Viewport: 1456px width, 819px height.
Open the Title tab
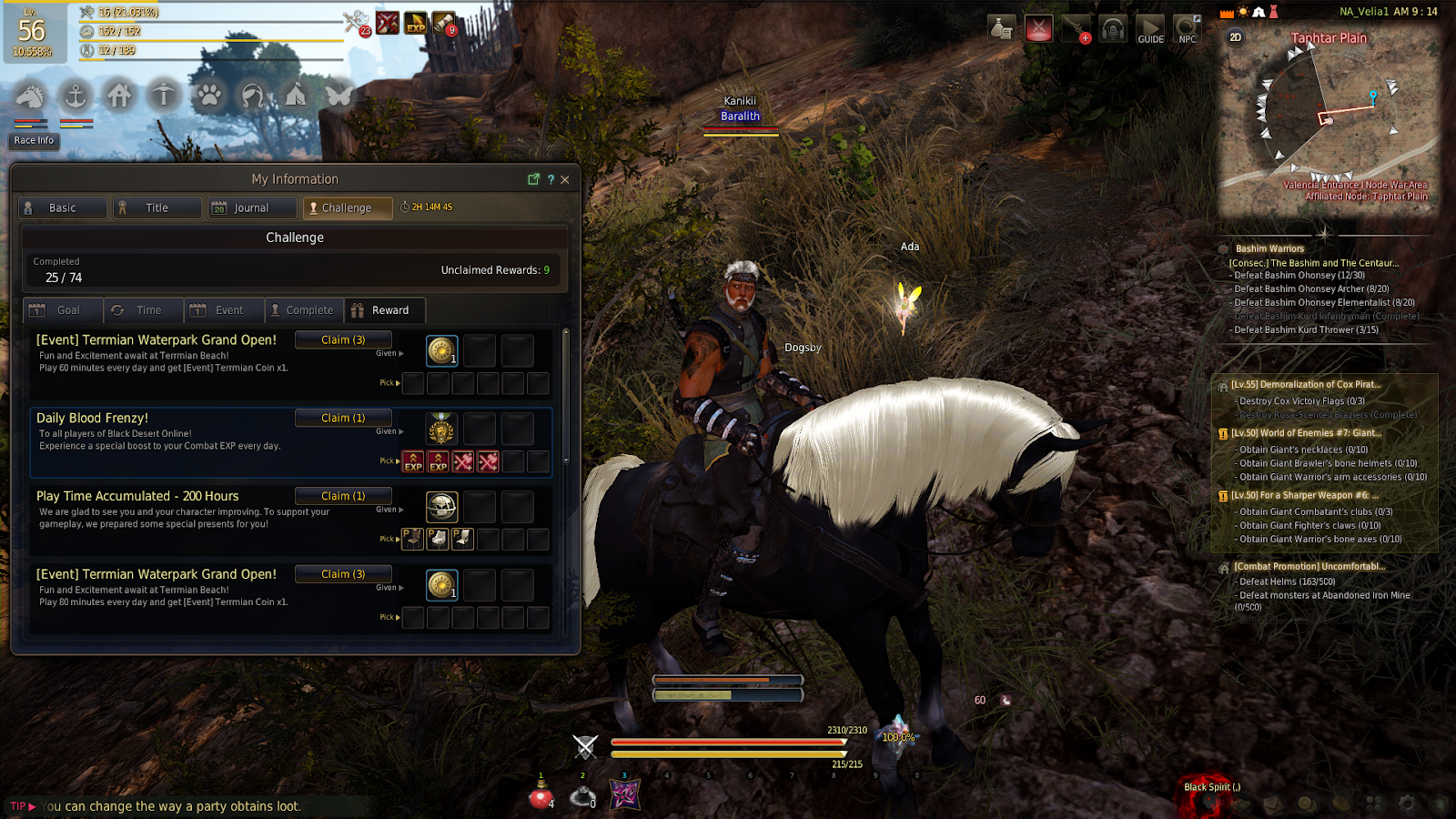157,208
